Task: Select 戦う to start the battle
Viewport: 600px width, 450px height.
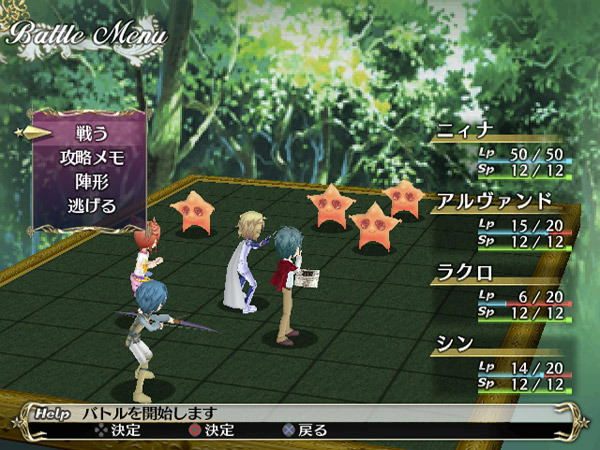Action: tap(92, 133)
